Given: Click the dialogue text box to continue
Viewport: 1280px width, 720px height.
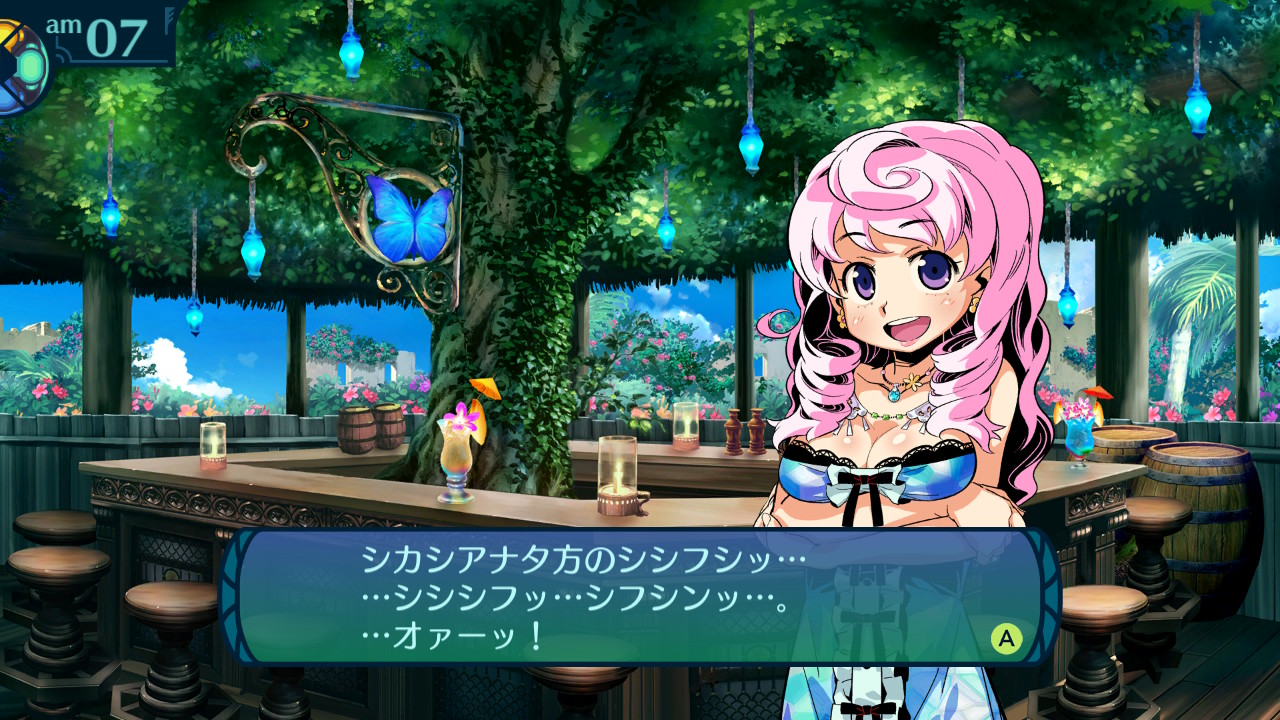Looking at the screenshot, I should click(640, 597).
